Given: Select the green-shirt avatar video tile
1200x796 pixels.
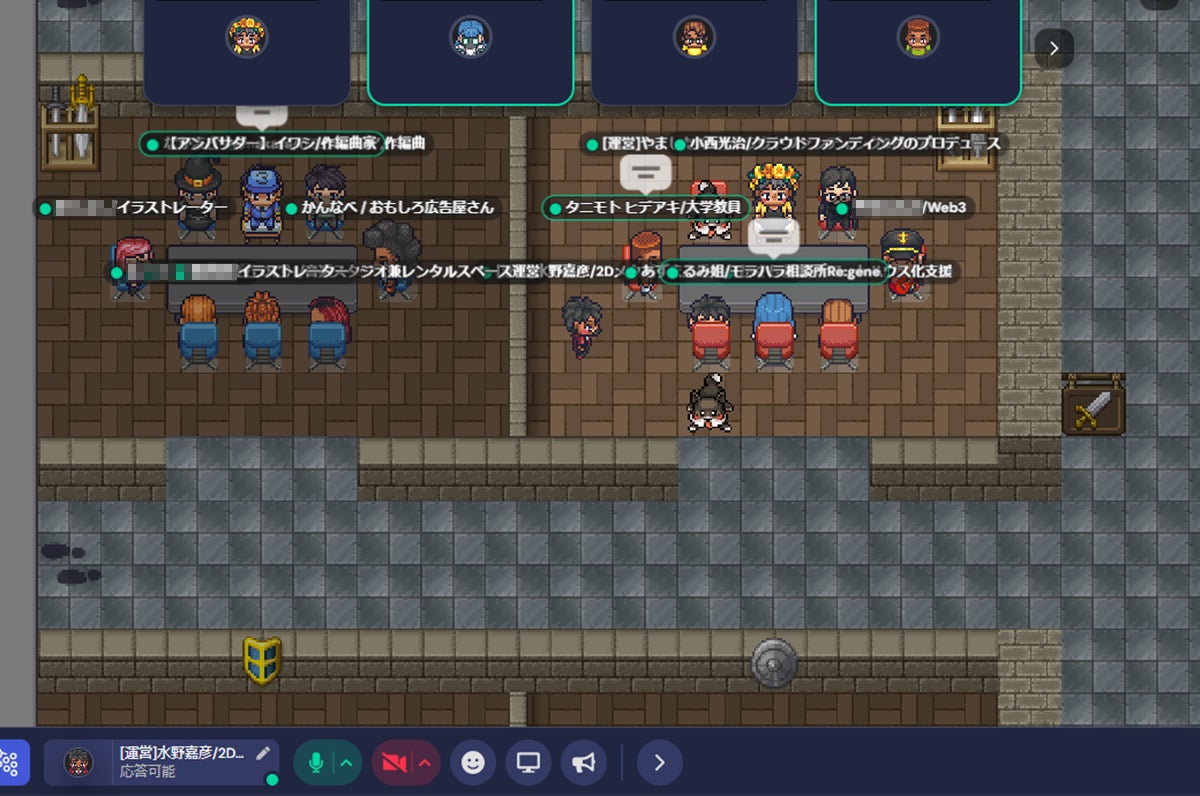Looking at the screenshot, I should 918,45.
